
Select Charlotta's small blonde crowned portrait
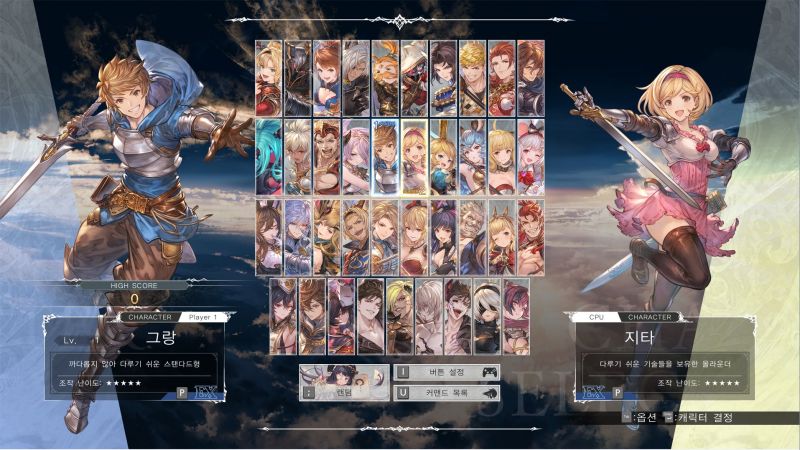(x=444, y=157)
